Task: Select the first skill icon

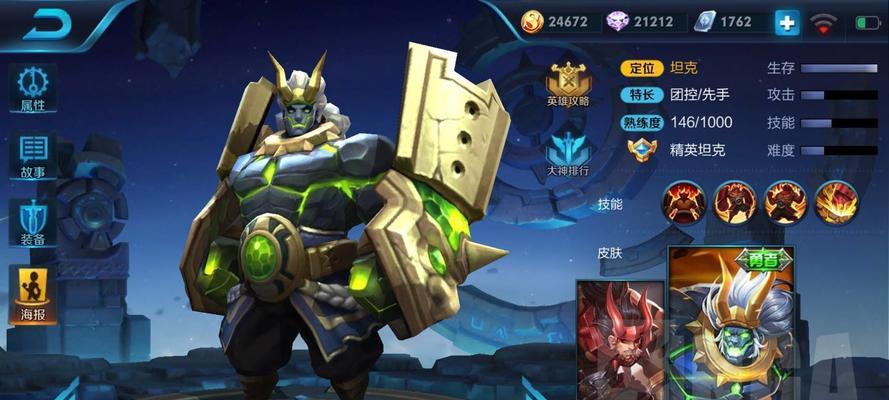Action: click(684, 203)
